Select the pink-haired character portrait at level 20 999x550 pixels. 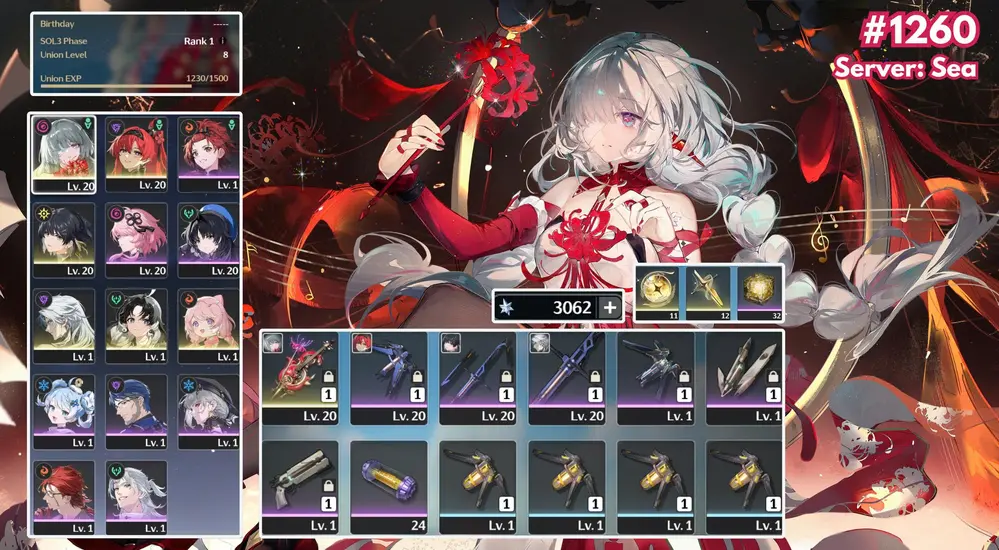[x=136, y=240]
